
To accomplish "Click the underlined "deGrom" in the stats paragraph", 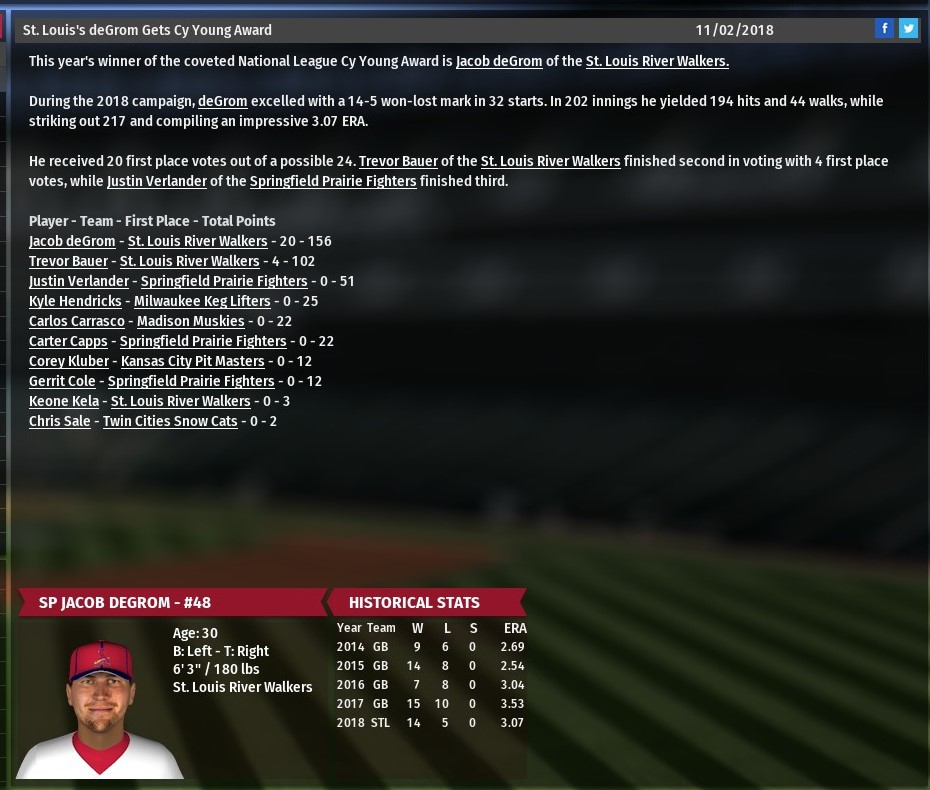I will tap(222, 101).
